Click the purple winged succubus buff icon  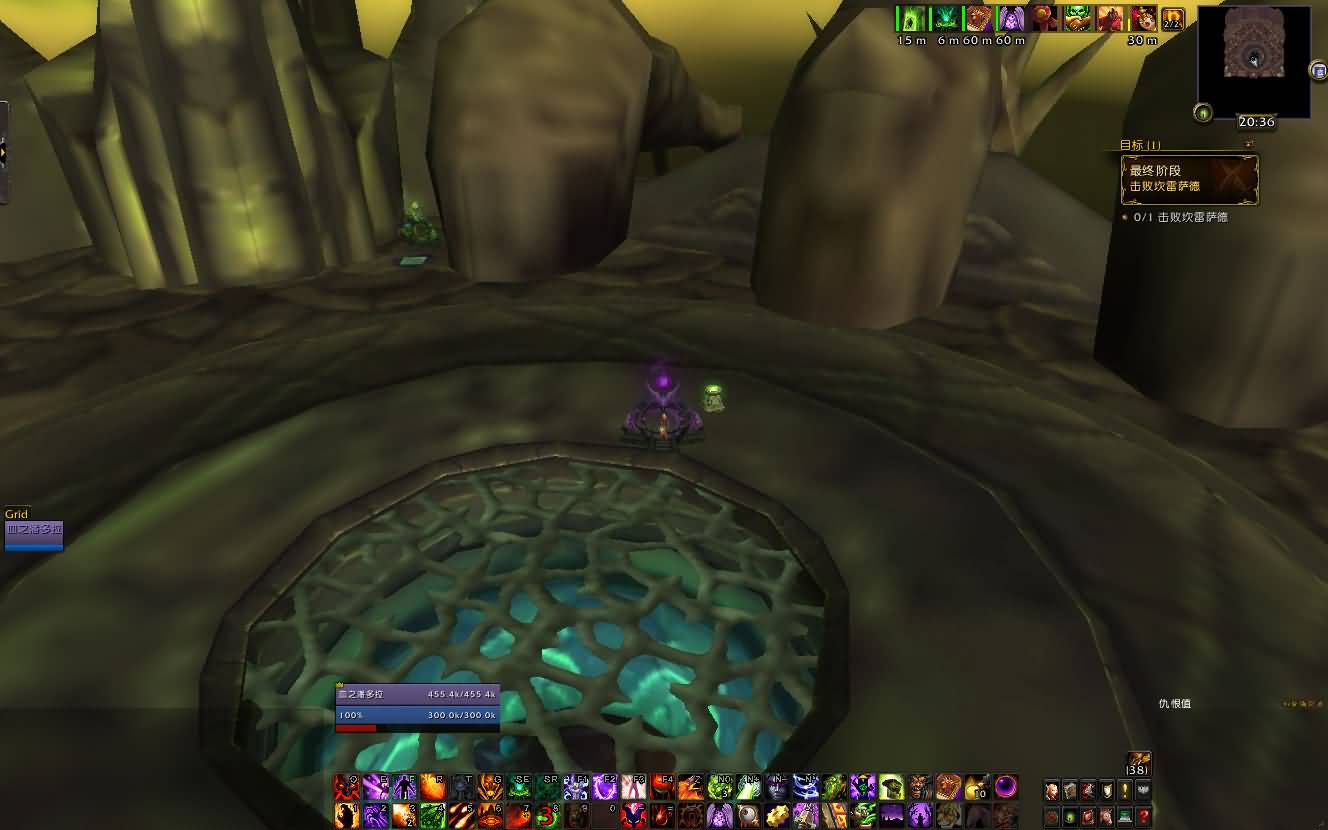[x=1011, y=19]
